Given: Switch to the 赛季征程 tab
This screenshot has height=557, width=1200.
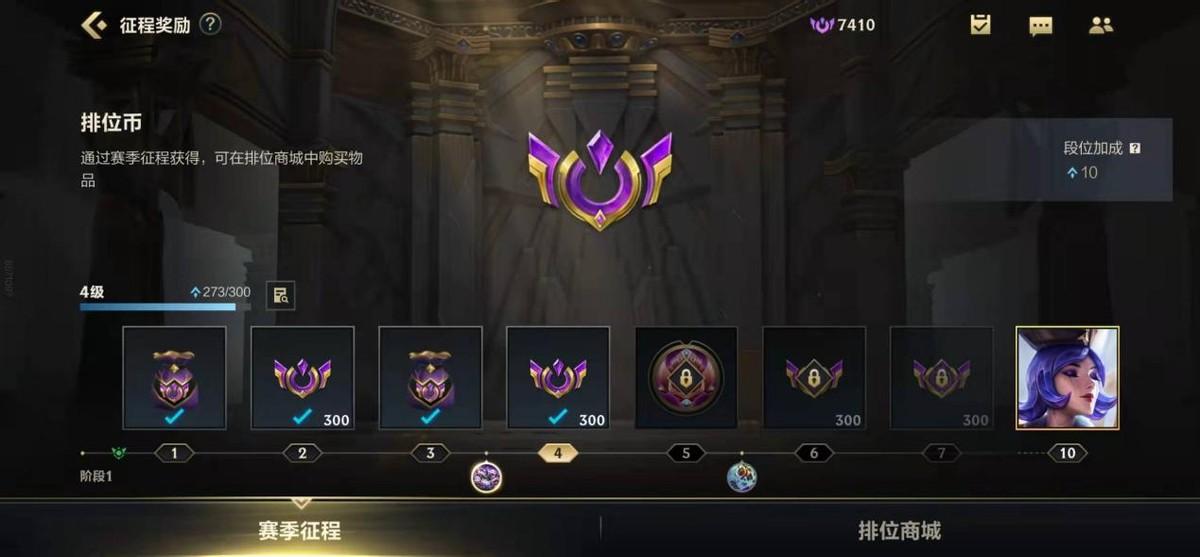Looking at the screenshot, I should click(300, 530).
